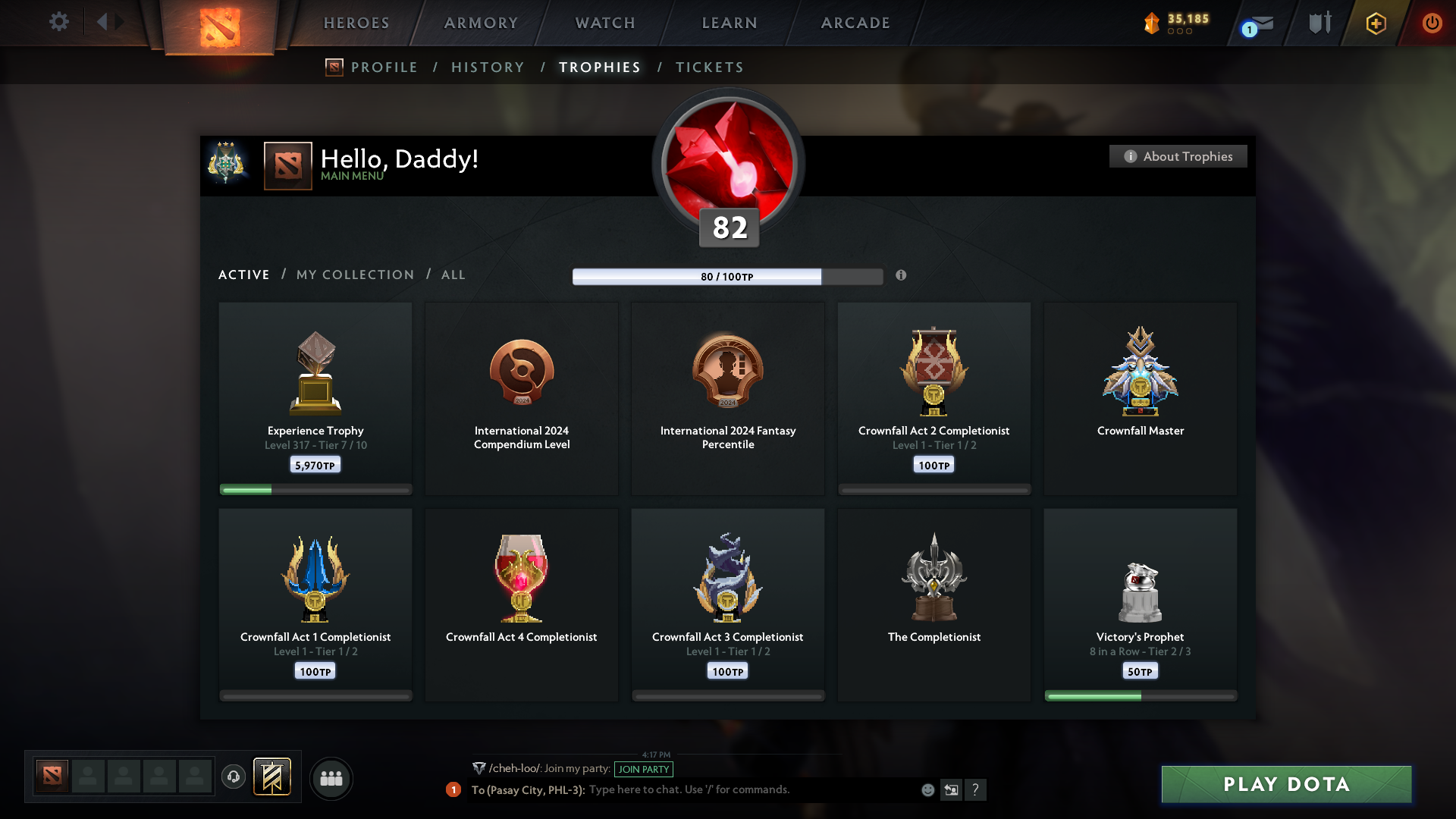
Task: Click the gold plus store icon
Action: (x=1375, y=23)
